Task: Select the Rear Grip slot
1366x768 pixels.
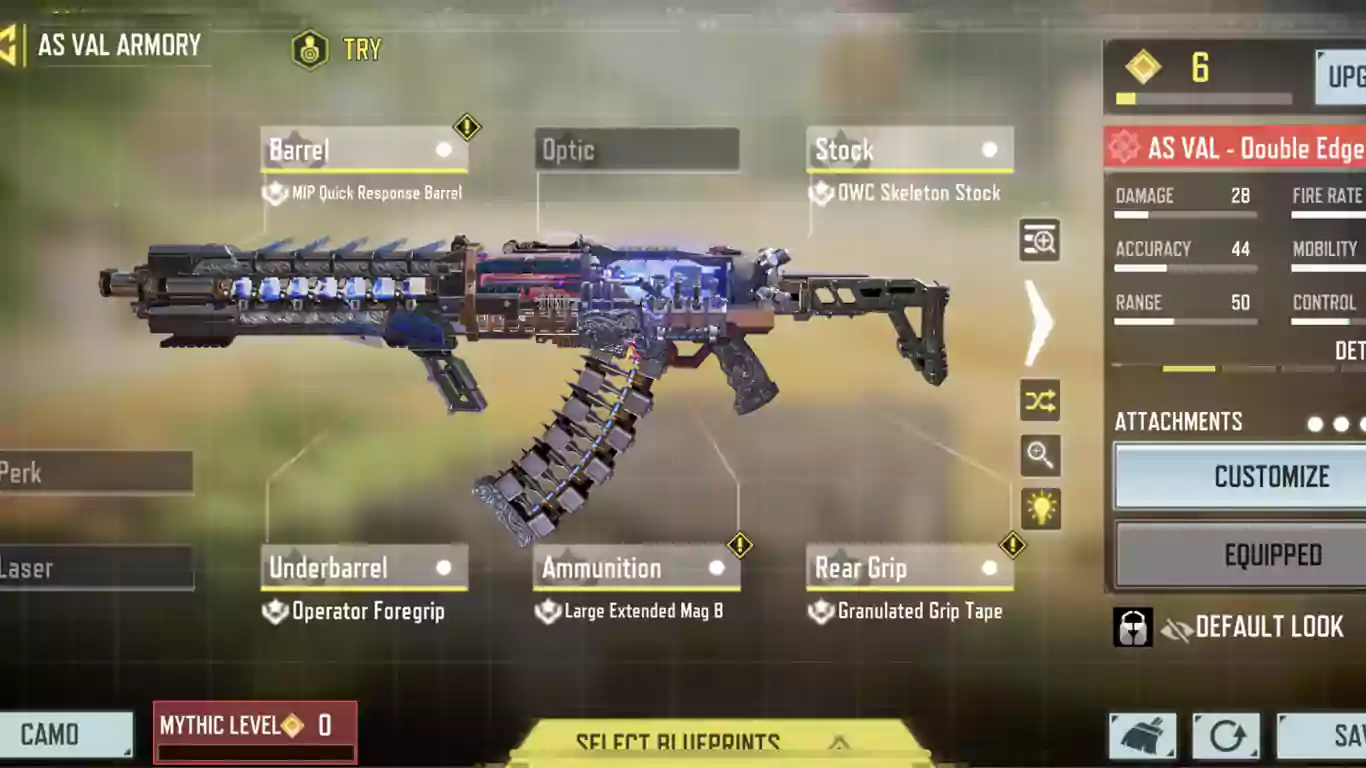Action: tap(909, 568)
